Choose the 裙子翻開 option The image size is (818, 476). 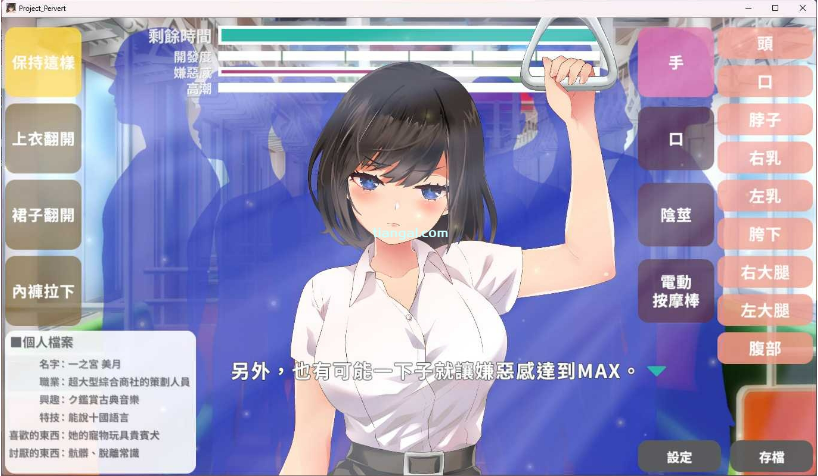[43, 214]
